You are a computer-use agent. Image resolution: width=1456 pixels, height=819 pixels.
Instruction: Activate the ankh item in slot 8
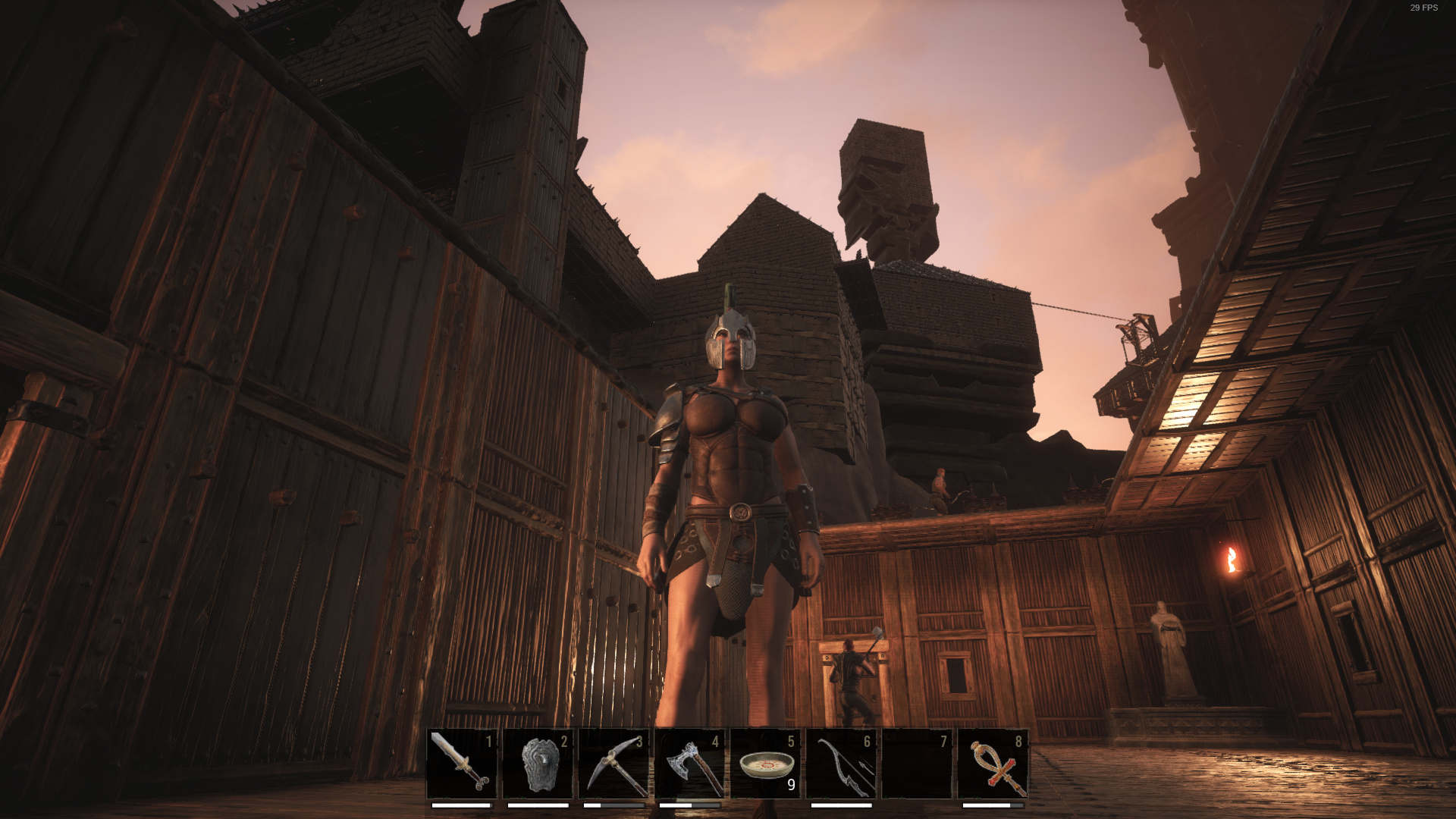(993, 764)
